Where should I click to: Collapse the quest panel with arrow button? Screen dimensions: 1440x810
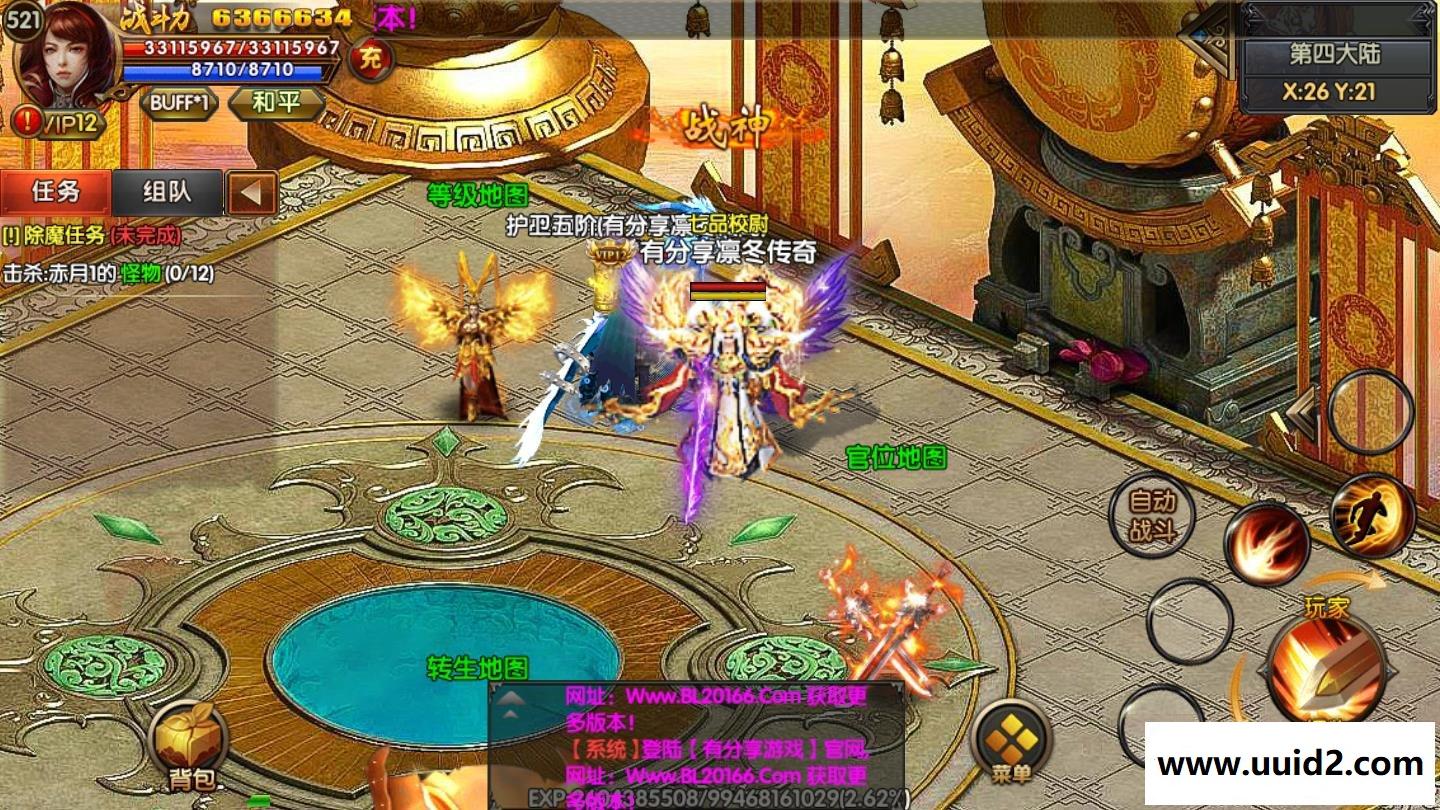[251, 192]
